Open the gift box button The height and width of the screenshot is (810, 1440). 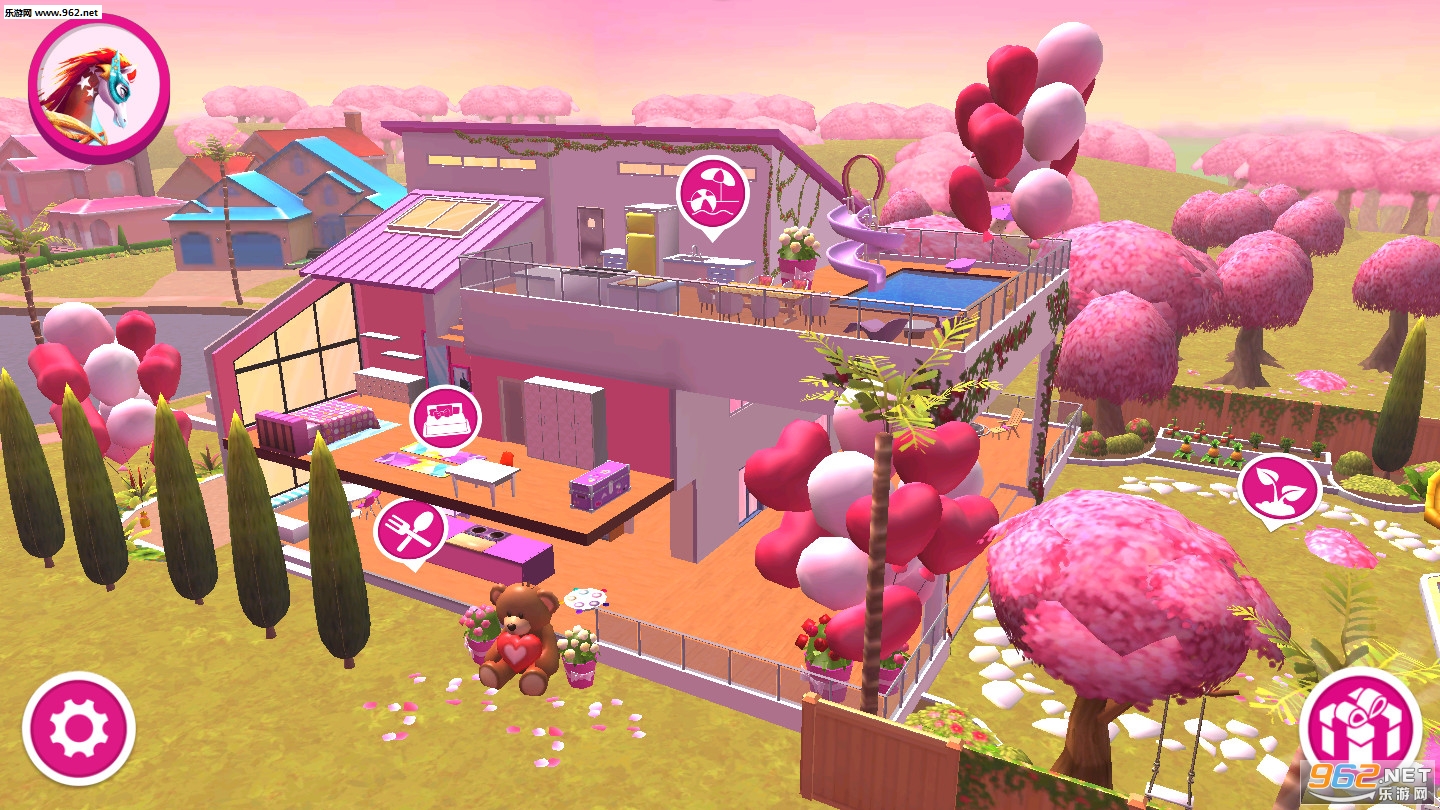click(1360, 727)
